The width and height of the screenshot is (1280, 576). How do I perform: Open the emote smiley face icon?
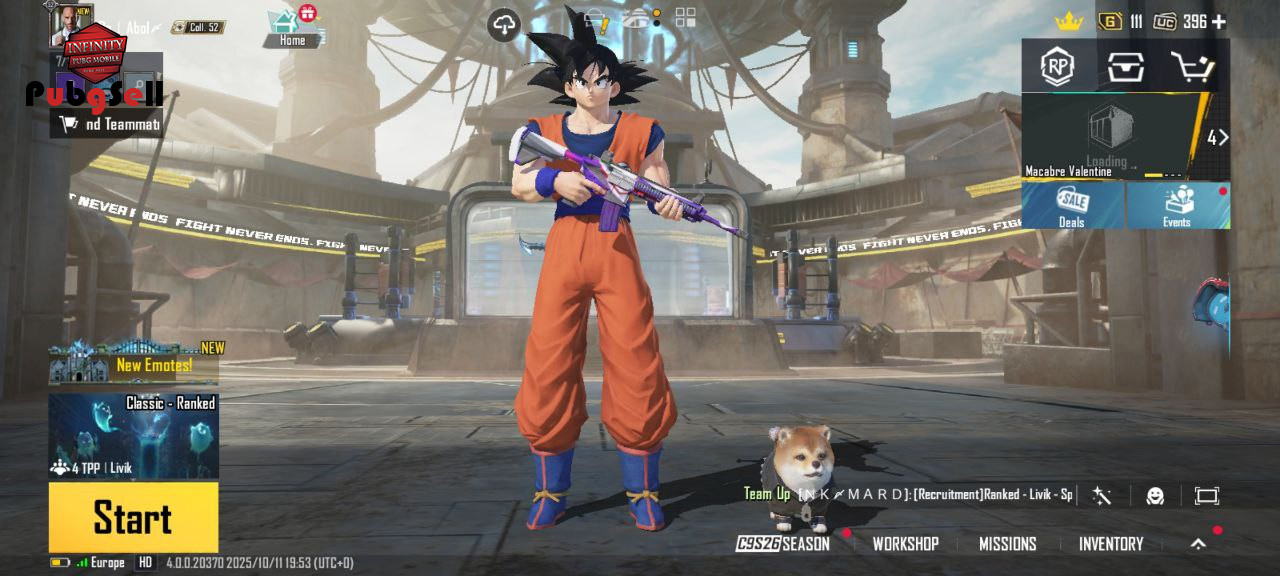(1155, 496)
